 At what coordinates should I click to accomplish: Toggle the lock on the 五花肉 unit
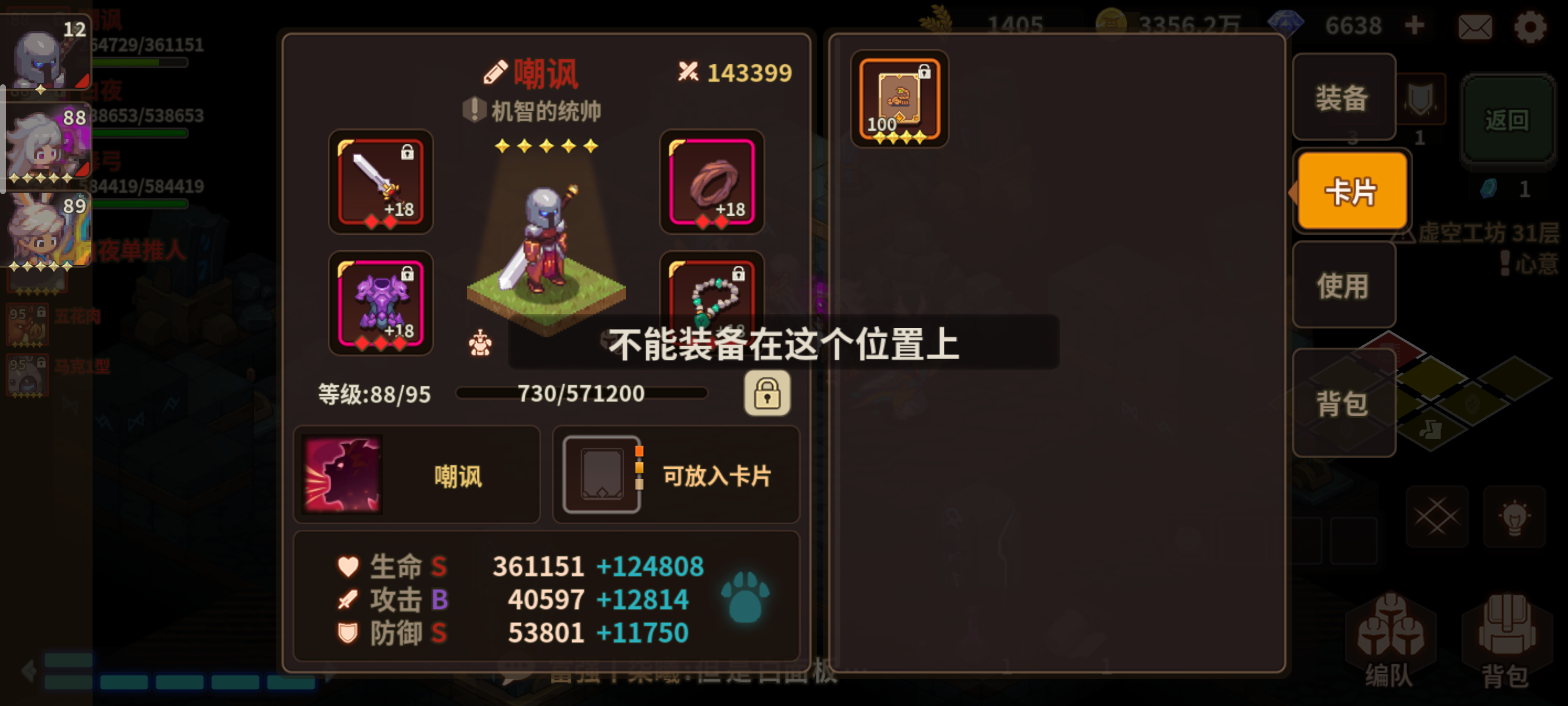[40, 312]
